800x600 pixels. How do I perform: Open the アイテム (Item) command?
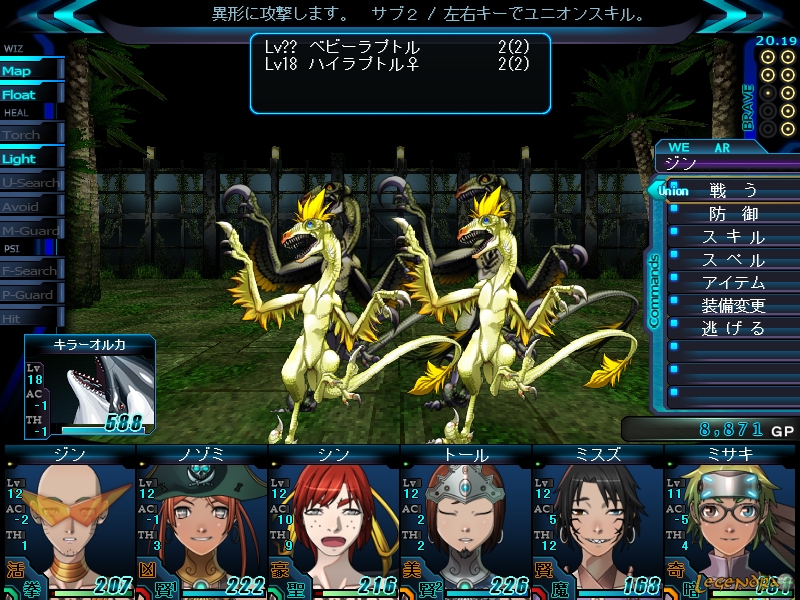click(734, 283)
